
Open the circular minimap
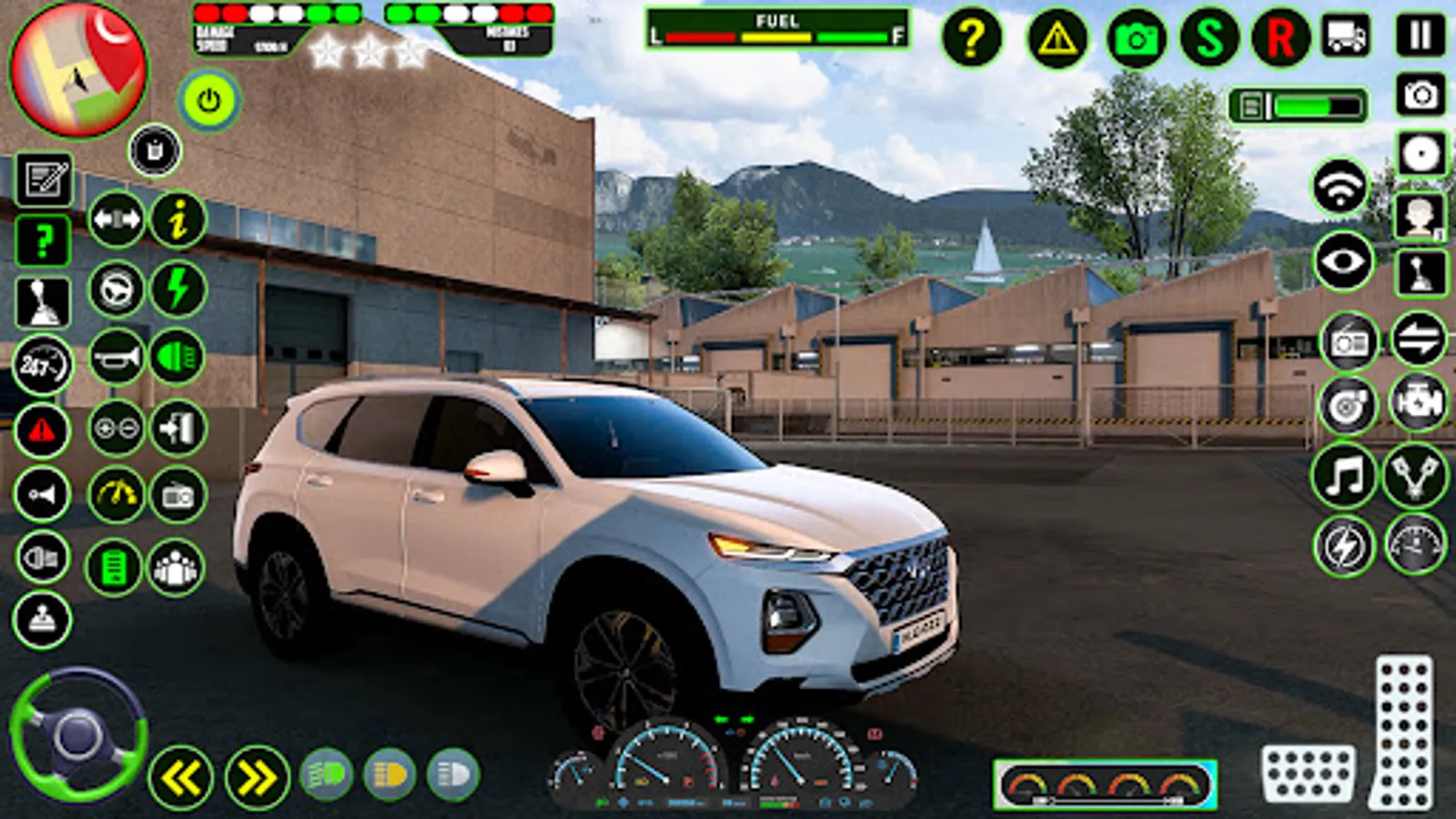(78, 69)
